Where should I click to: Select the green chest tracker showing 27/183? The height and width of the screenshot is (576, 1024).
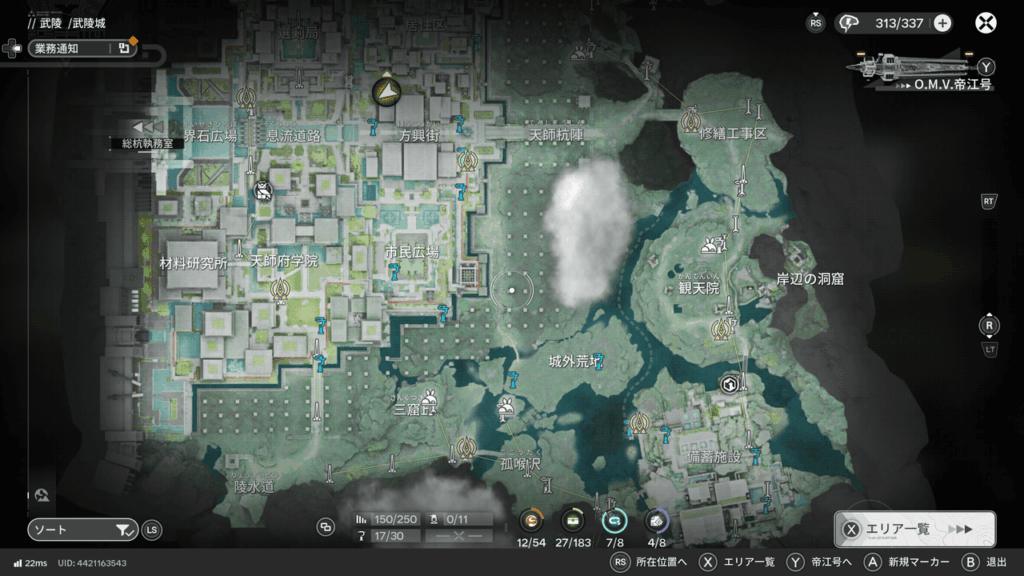click(x=573, y=520)
